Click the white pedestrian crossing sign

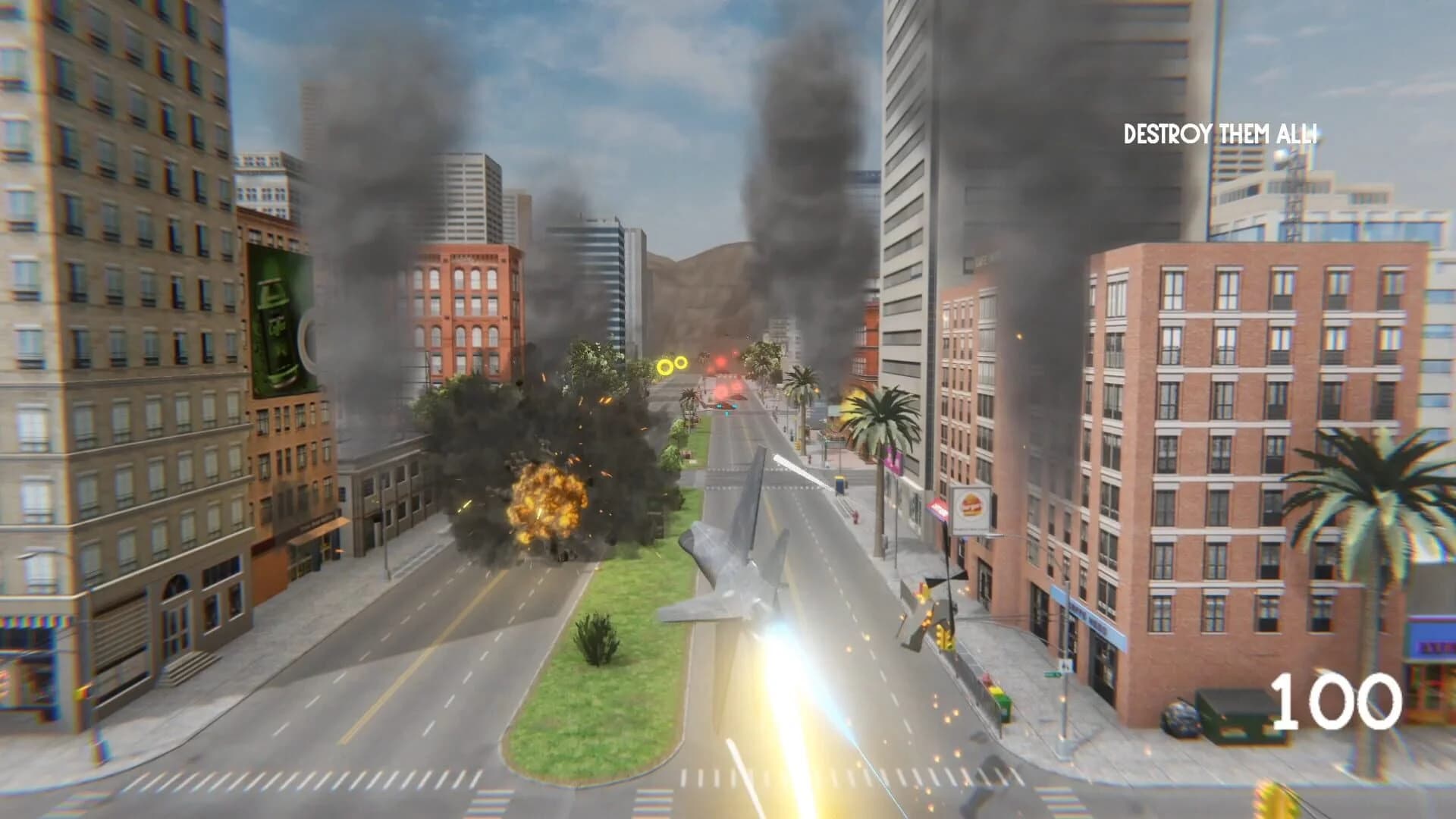(1065, 664)
